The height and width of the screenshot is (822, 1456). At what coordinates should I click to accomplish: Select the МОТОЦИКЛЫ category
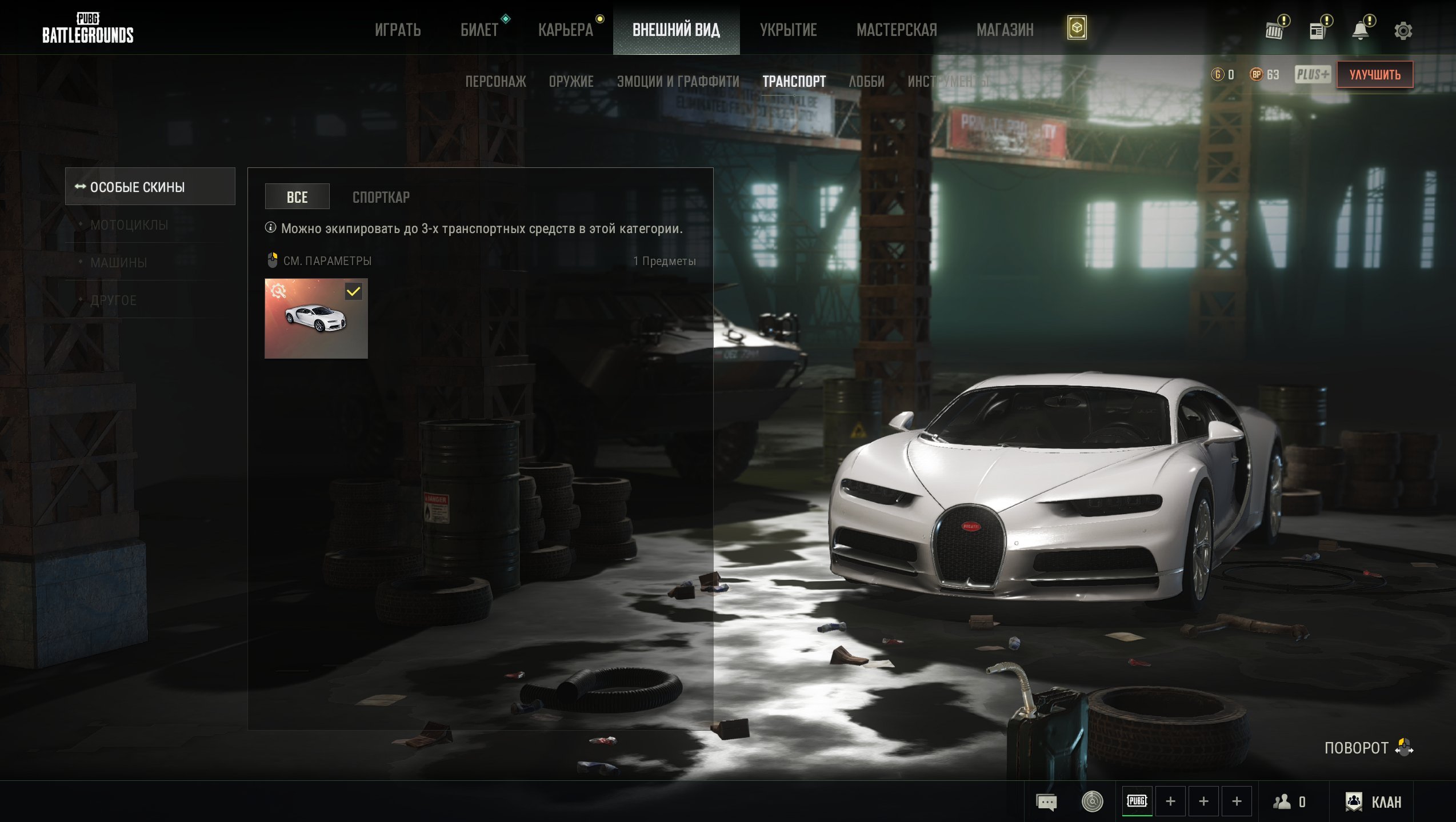[129, 225]
